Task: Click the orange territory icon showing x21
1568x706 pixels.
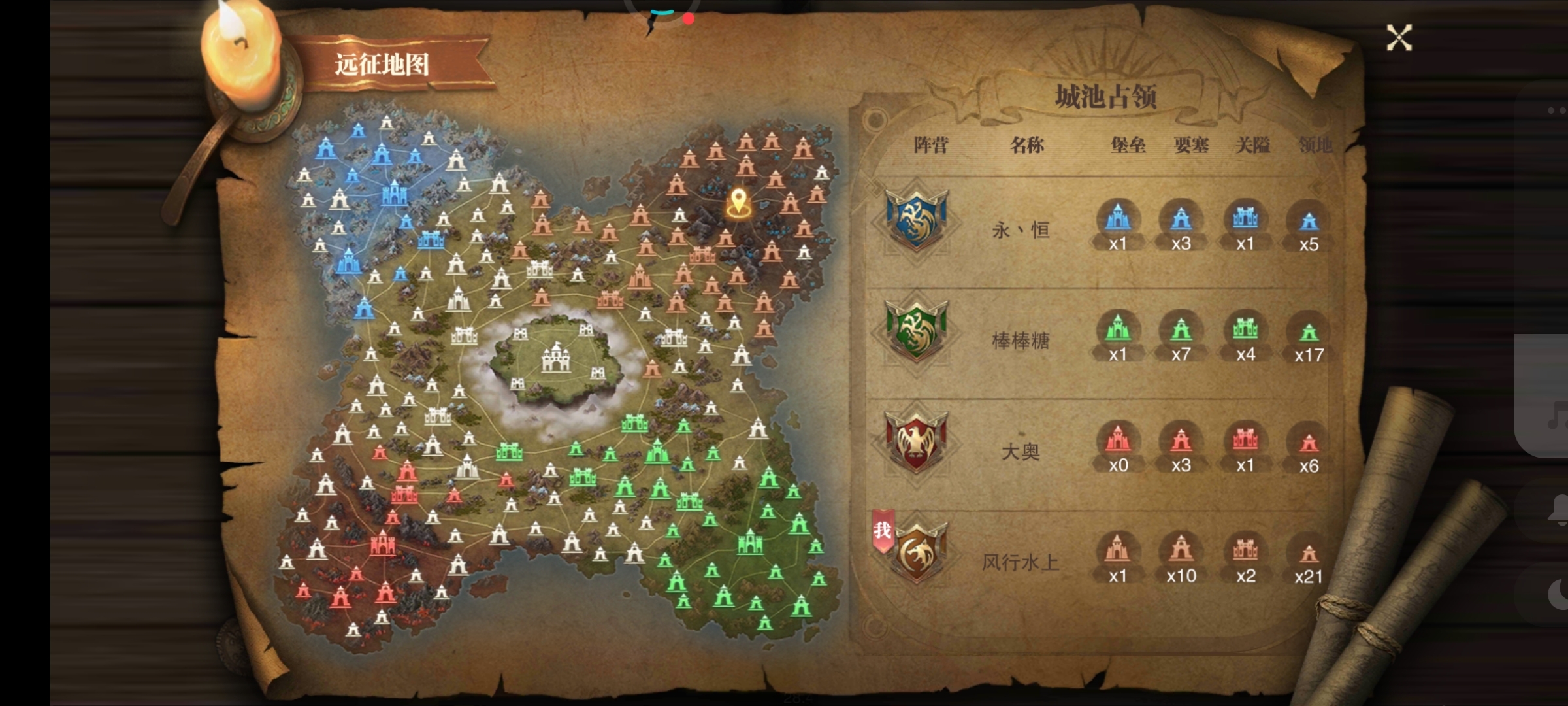Action: coord(1309,555)
